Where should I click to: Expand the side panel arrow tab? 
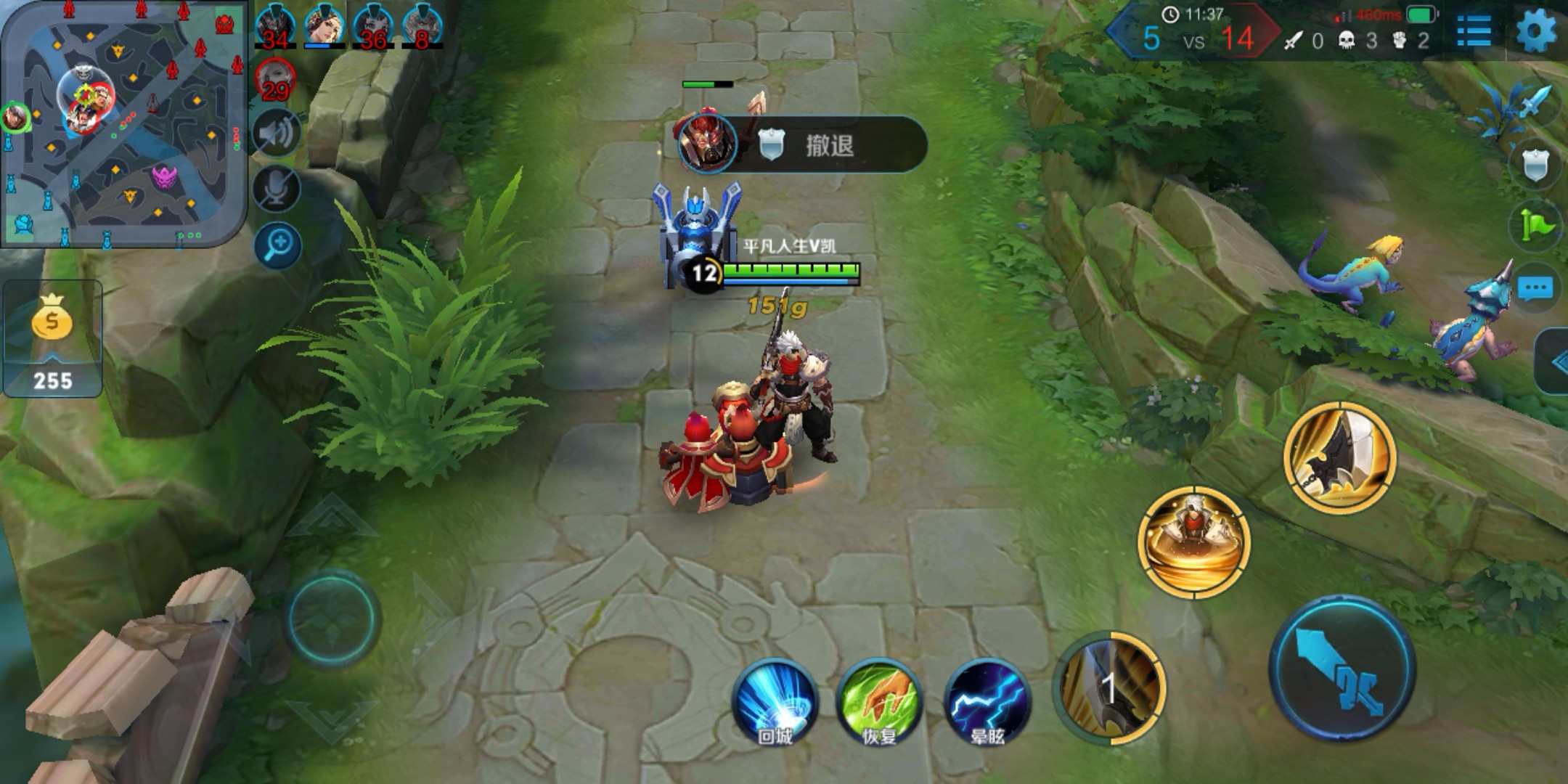(1555, 362)
